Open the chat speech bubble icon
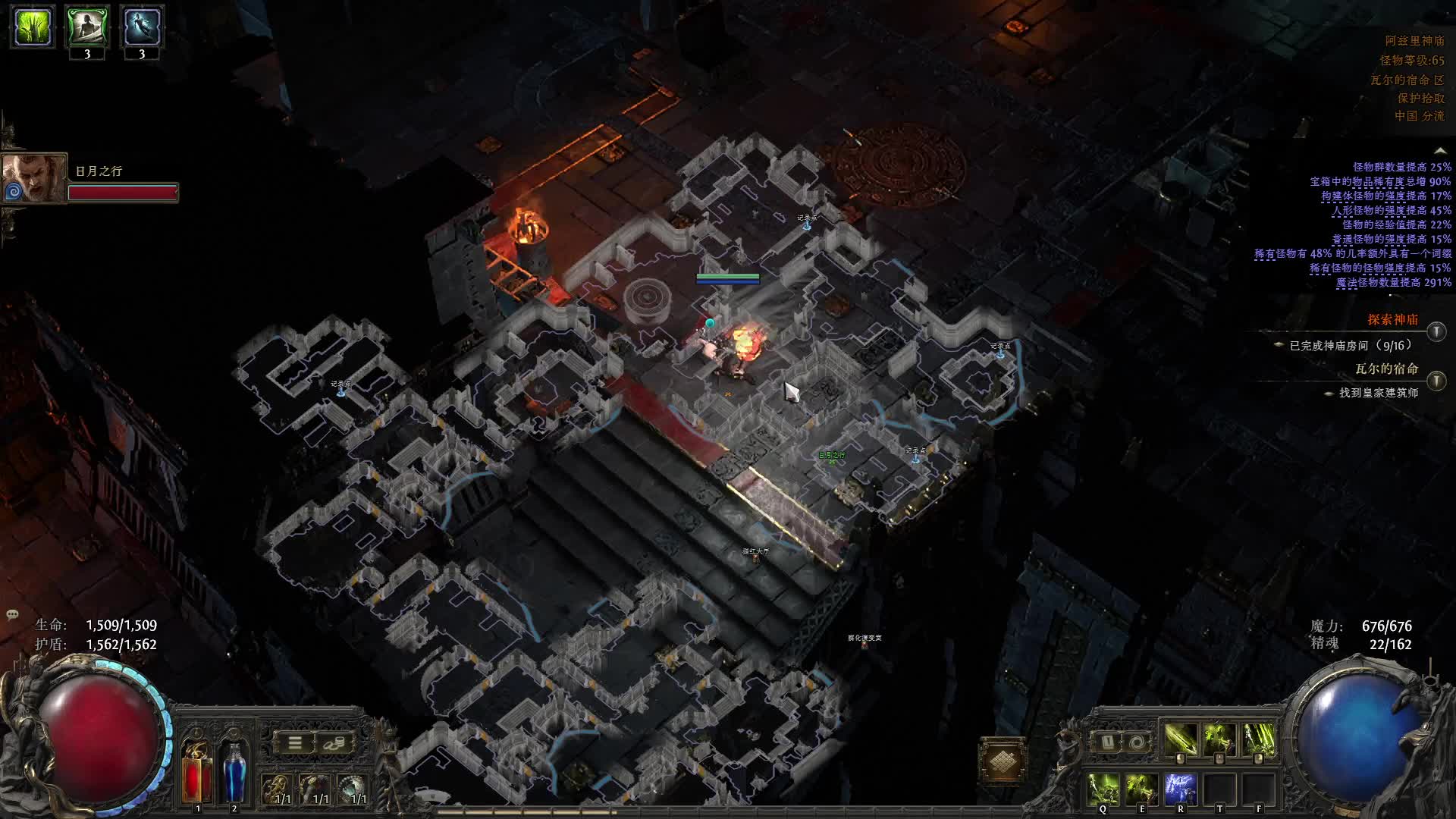1456x819 pixels. [12, 614]
